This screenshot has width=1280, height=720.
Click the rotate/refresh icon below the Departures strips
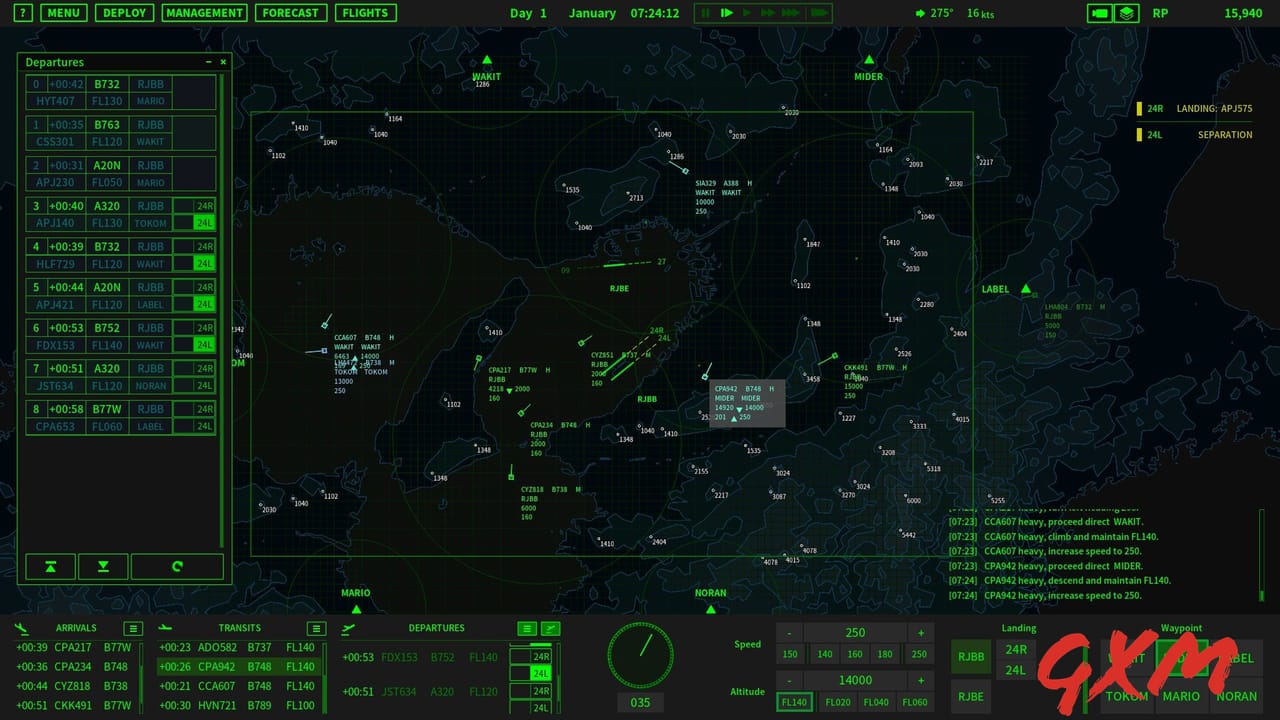click(x=178, y=566)
